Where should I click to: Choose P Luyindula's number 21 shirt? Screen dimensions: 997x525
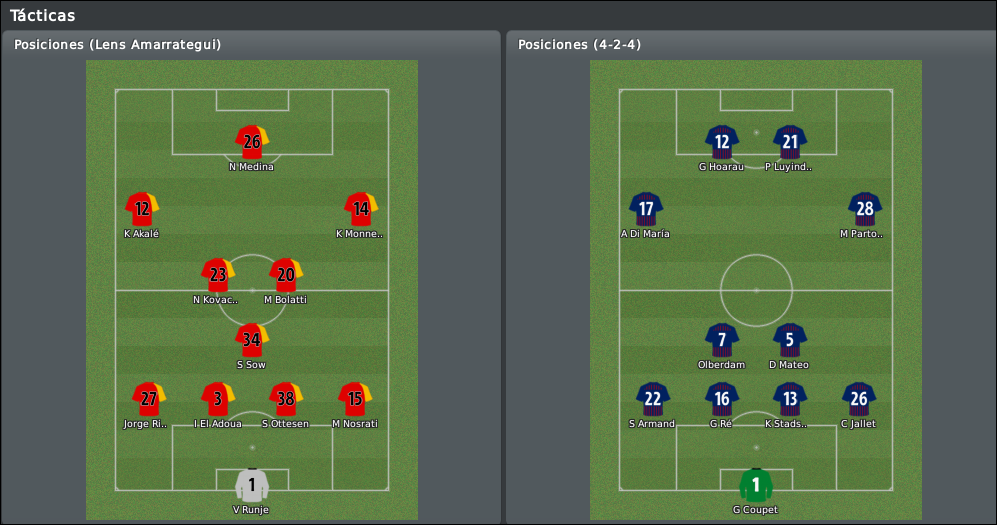click(790, 142)
